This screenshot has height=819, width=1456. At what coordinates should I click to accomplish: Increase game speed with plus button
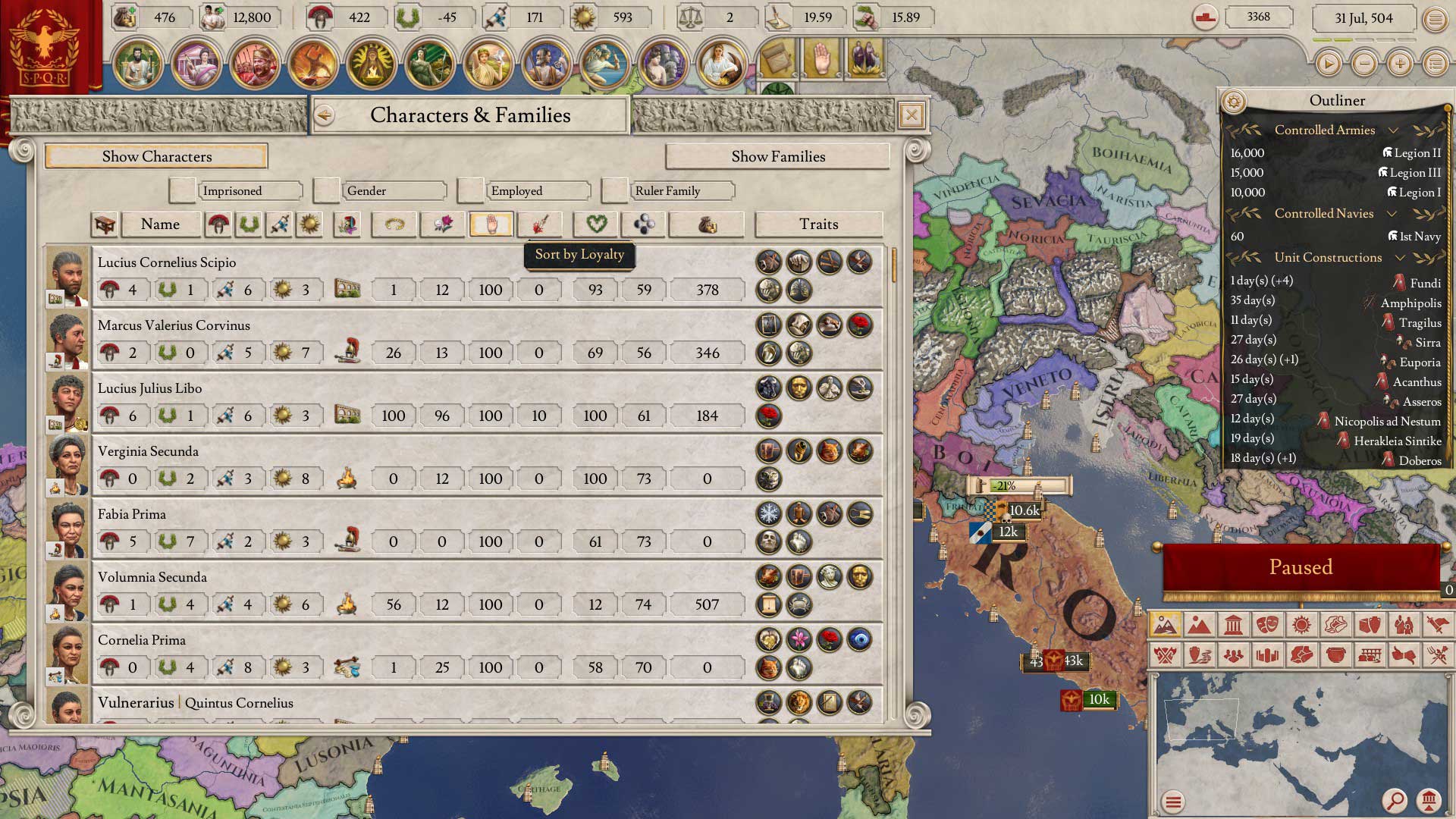pos(1399,64)
